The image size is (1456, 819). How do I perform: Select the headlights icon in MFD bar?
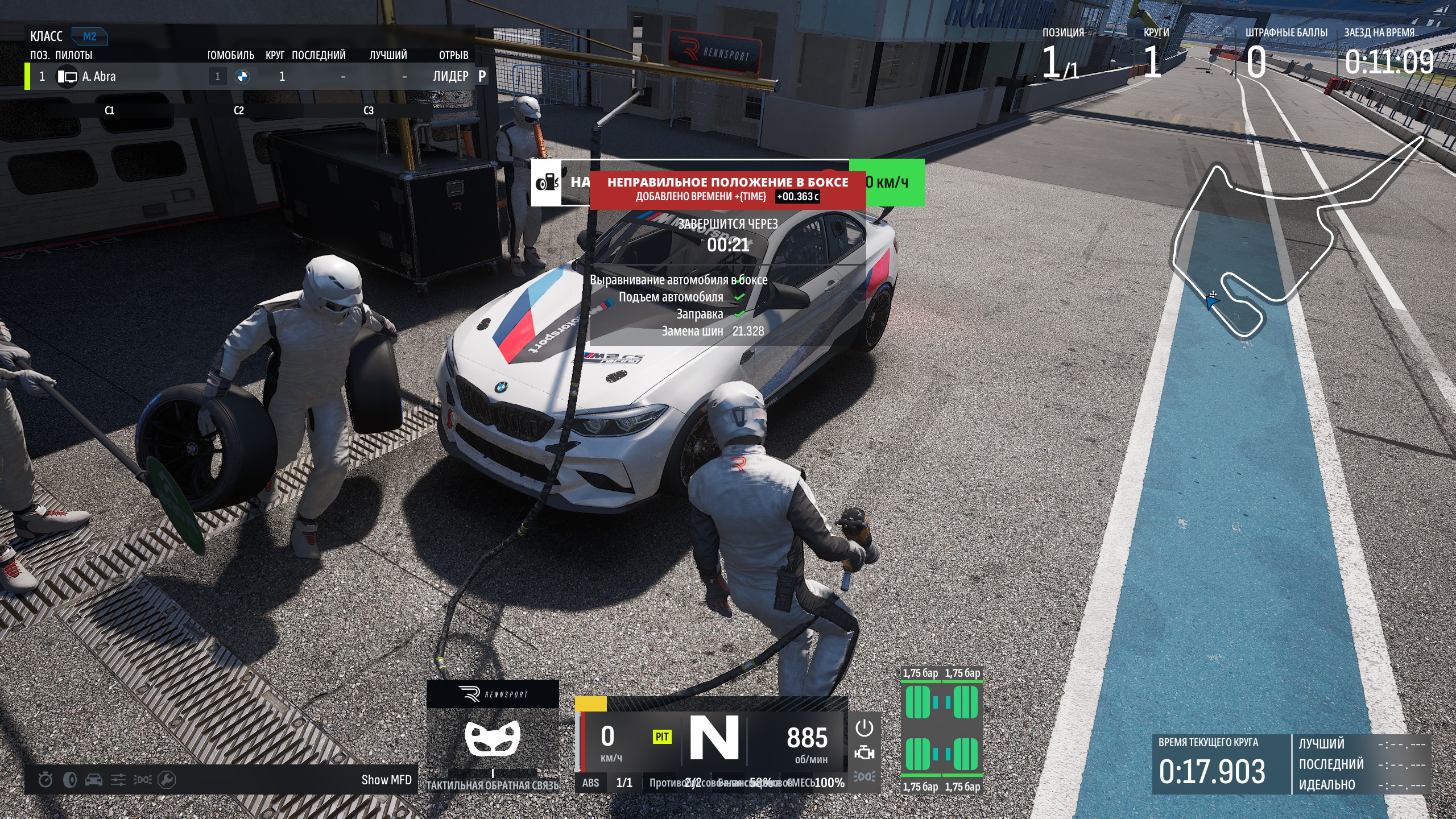tap(142, 780)
